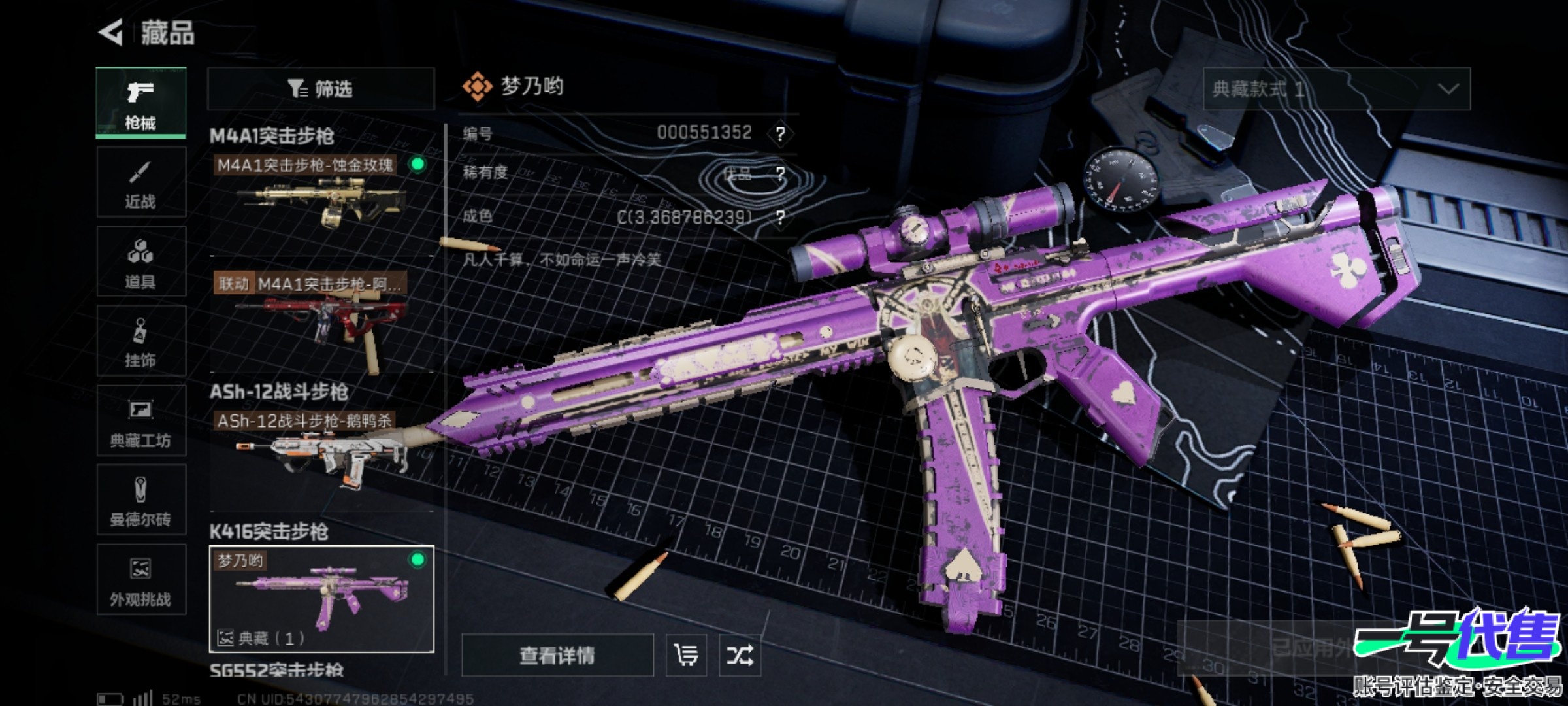Viewport: 1568px width, 706px height.
Task: Show the 挂饰 charms tab
Action: tap(140, 341)
